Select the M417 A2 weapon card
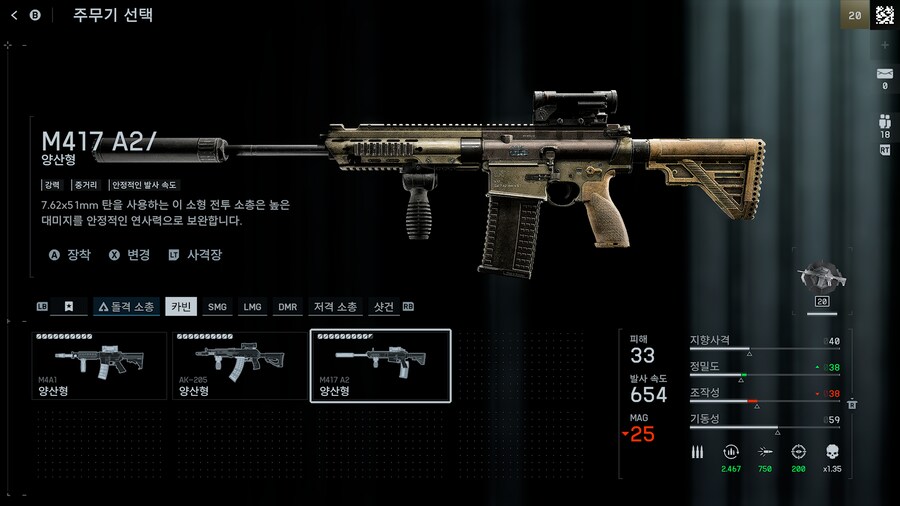The width and height of the screenshot is (900, 506). click(x=381, y=366)
